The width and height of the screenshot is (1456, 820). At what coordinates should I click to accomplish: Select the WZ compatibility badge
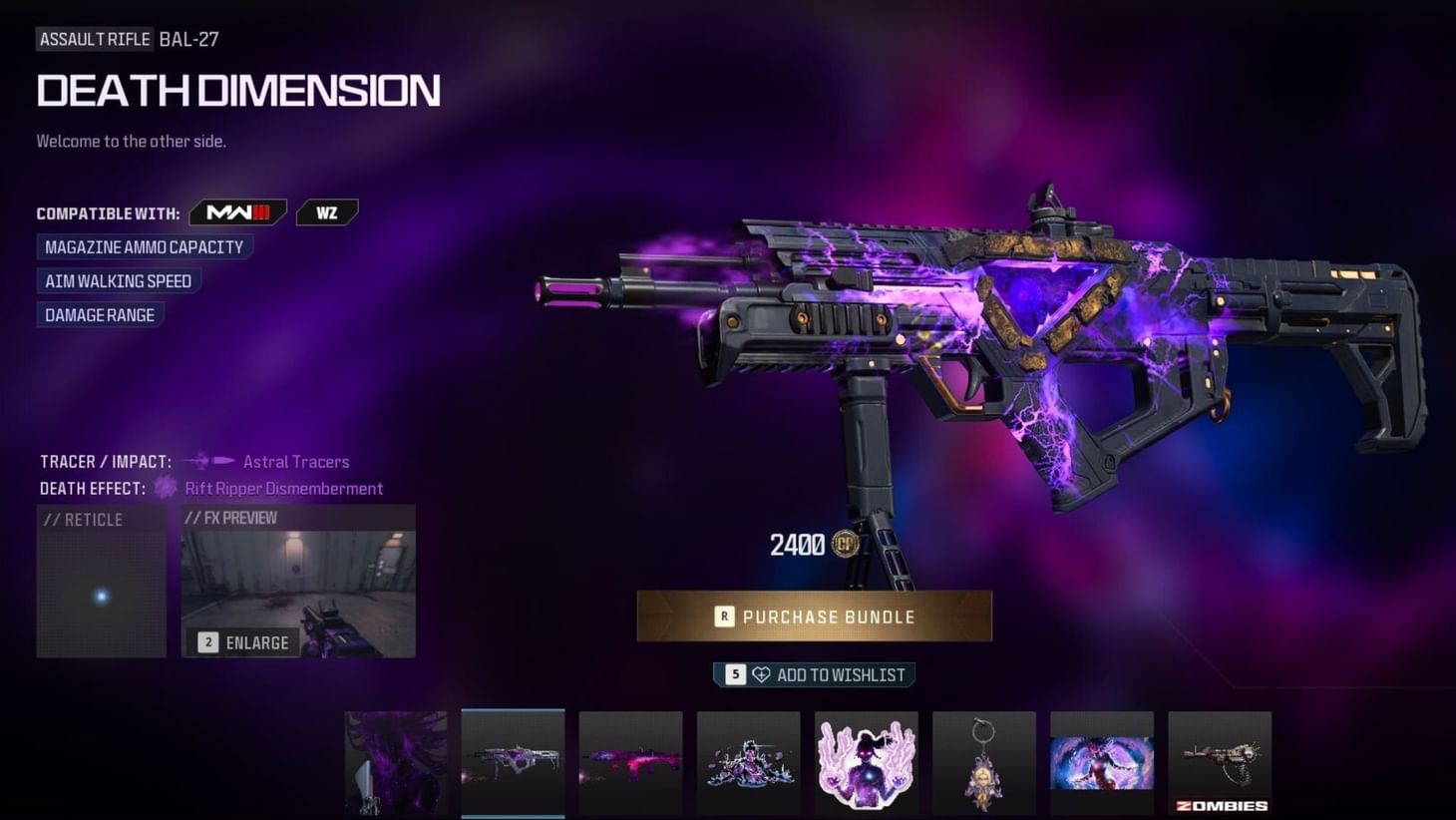pos(327,211)
